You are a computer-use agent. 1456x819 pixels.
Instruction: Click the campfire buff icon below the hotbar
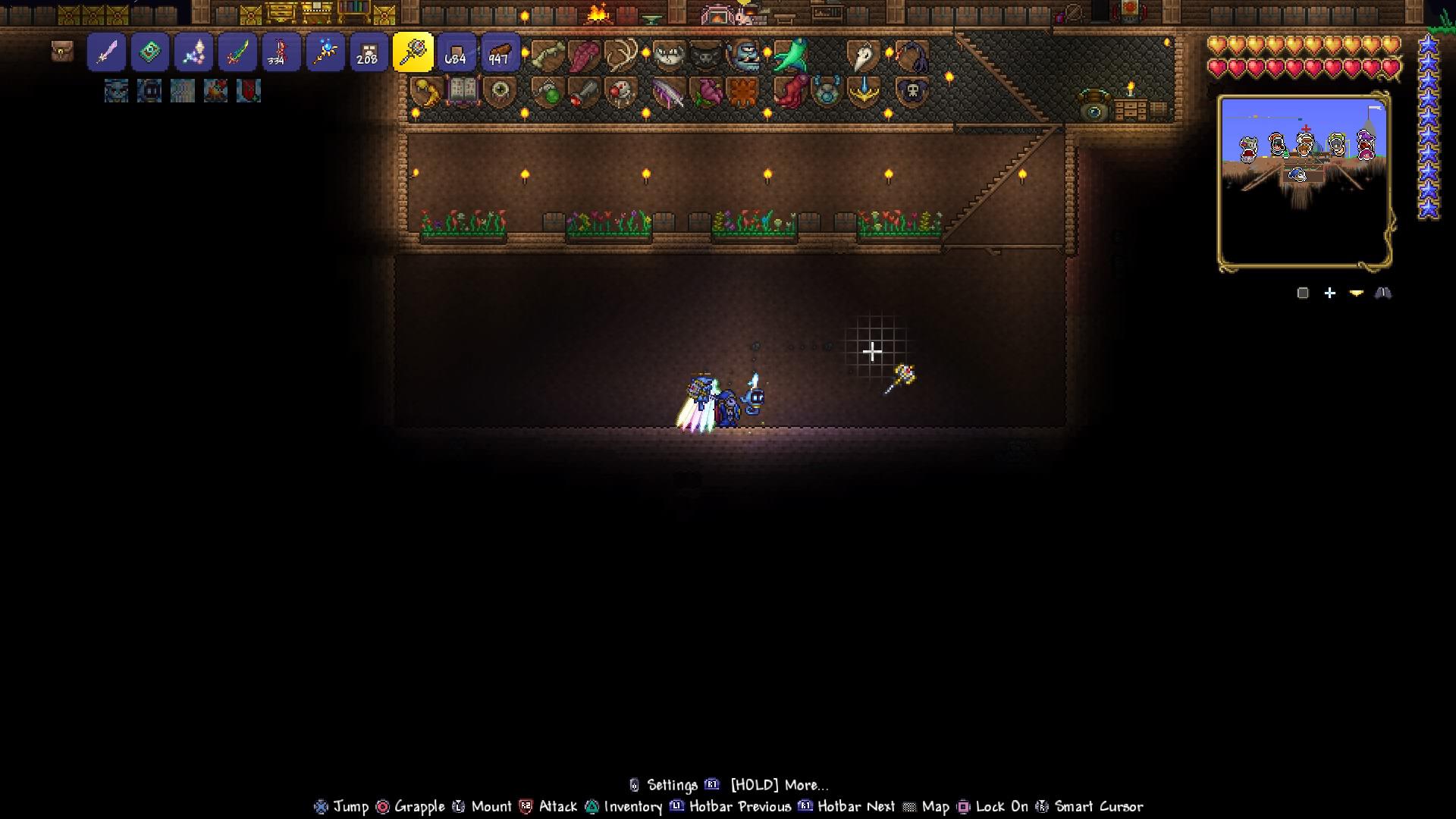tap(215, 91)
